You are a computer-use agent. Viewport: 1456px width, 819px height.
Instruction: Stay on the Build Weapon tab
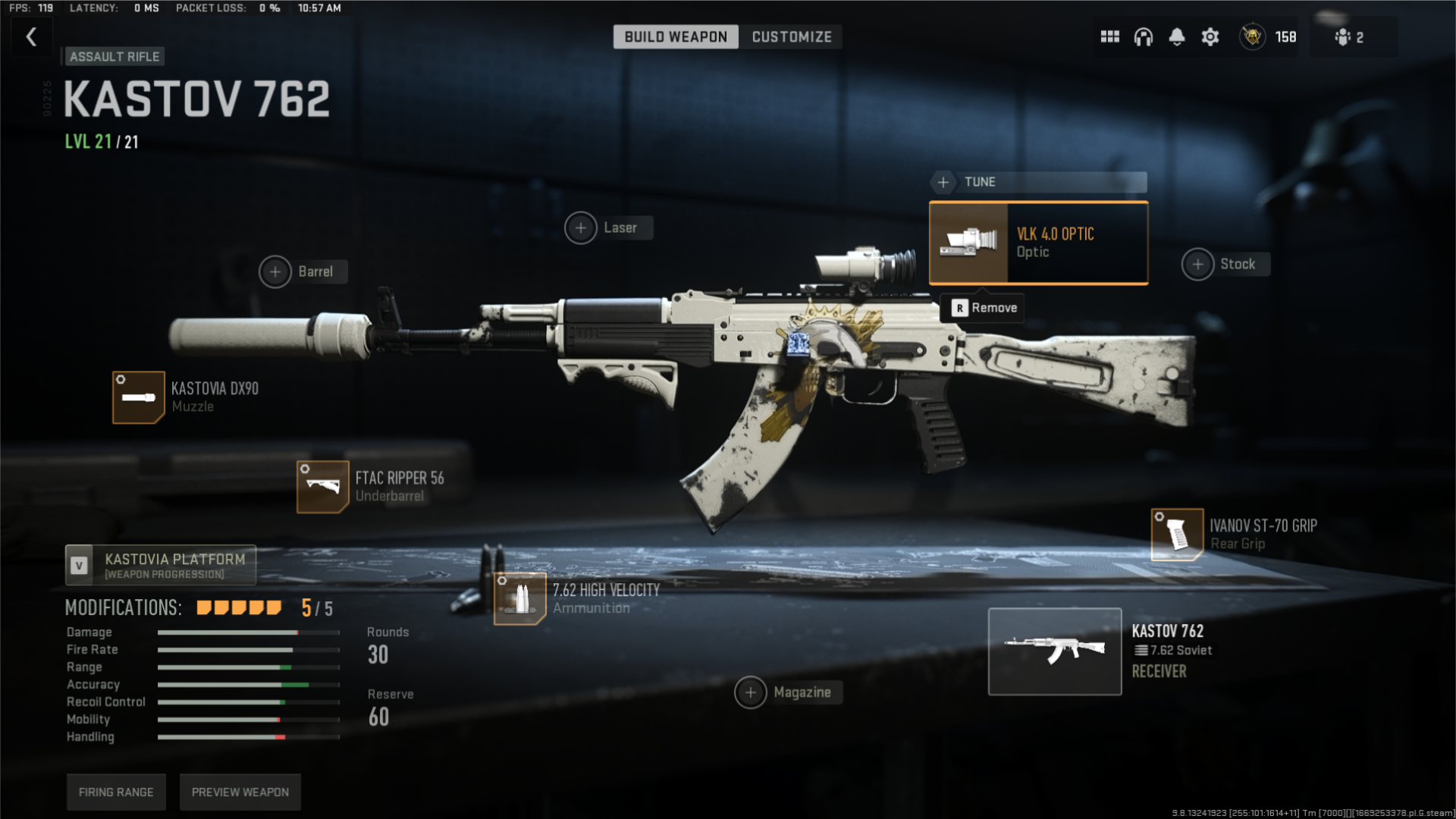tap(676, 36)
